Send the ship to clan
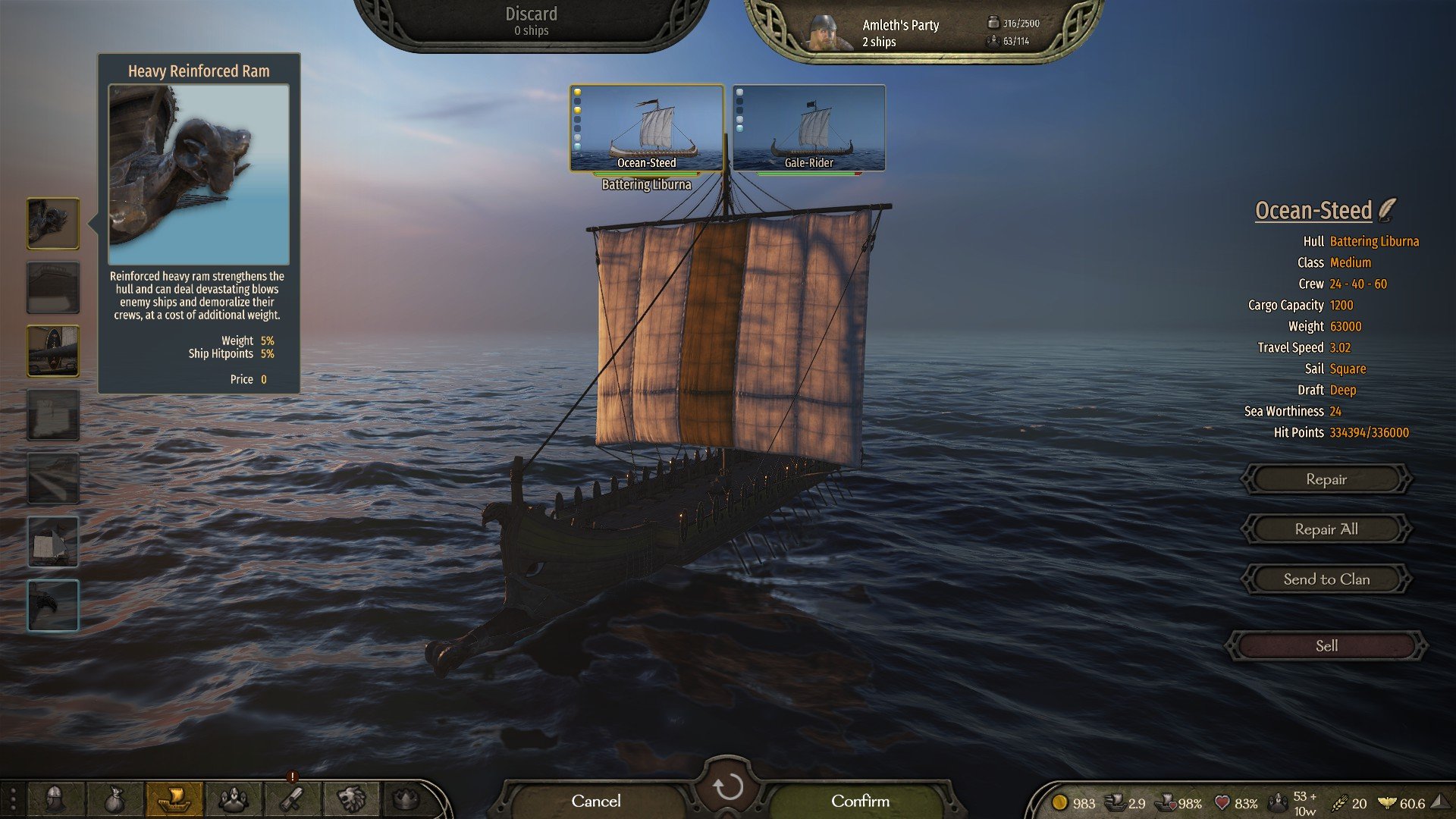Viewport: 1456px width, 819px height. pos(1326,579)
